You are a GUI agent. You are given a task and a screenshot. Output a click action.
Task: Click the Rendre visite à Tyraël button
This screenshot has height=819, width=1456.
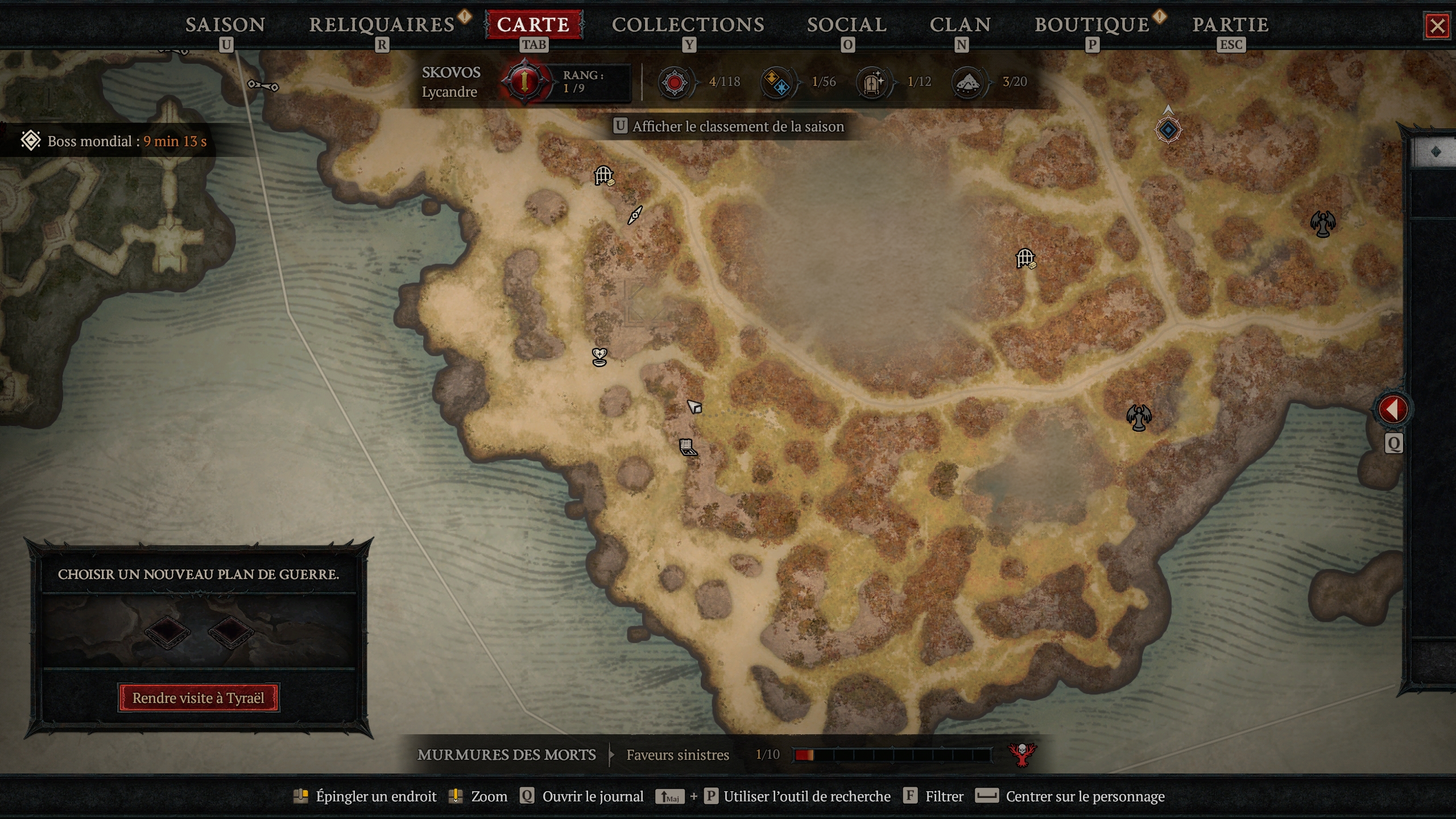point(198,698)
